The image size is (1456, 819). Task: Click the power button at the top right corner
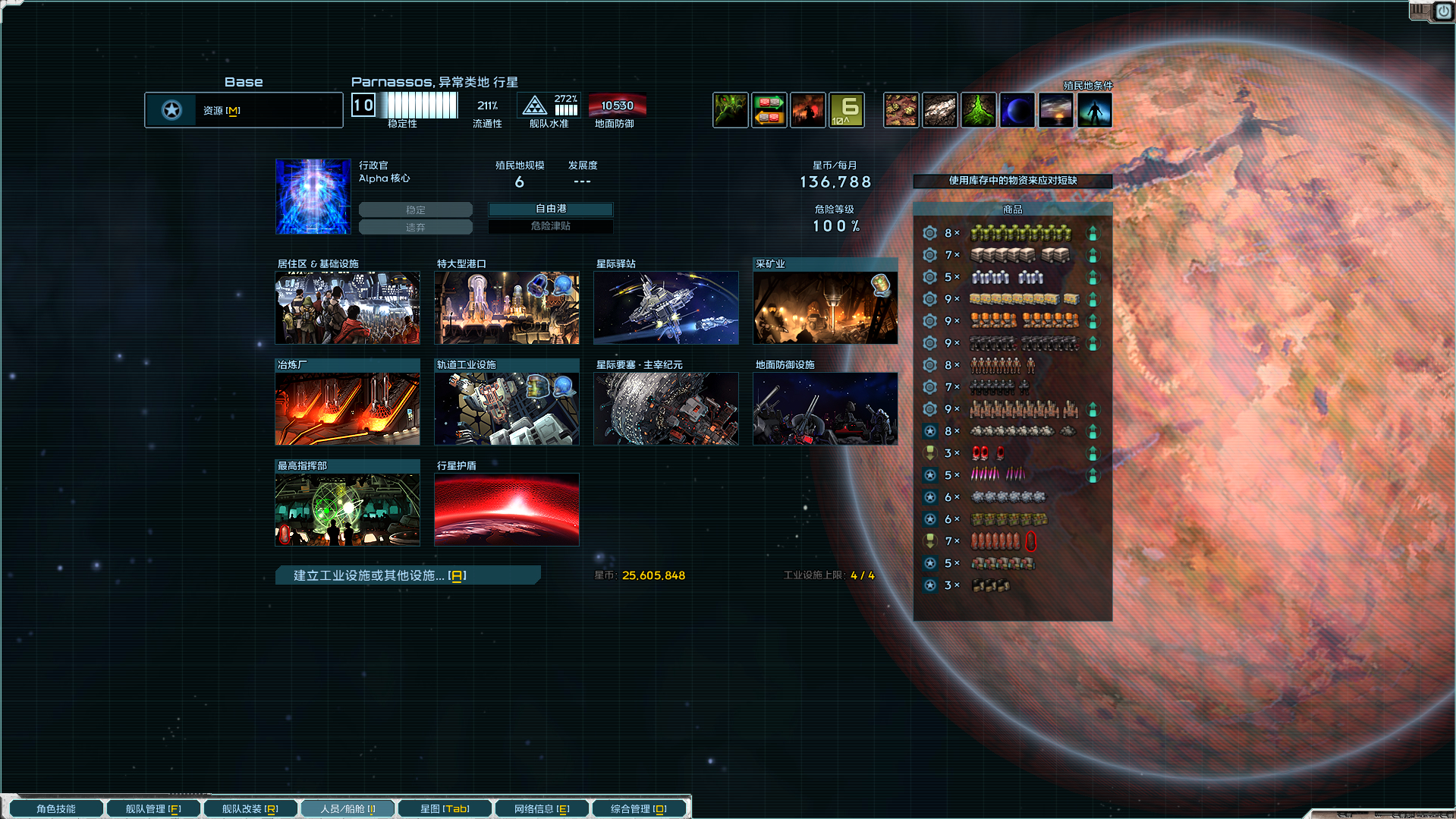[x=1444, y=11]
